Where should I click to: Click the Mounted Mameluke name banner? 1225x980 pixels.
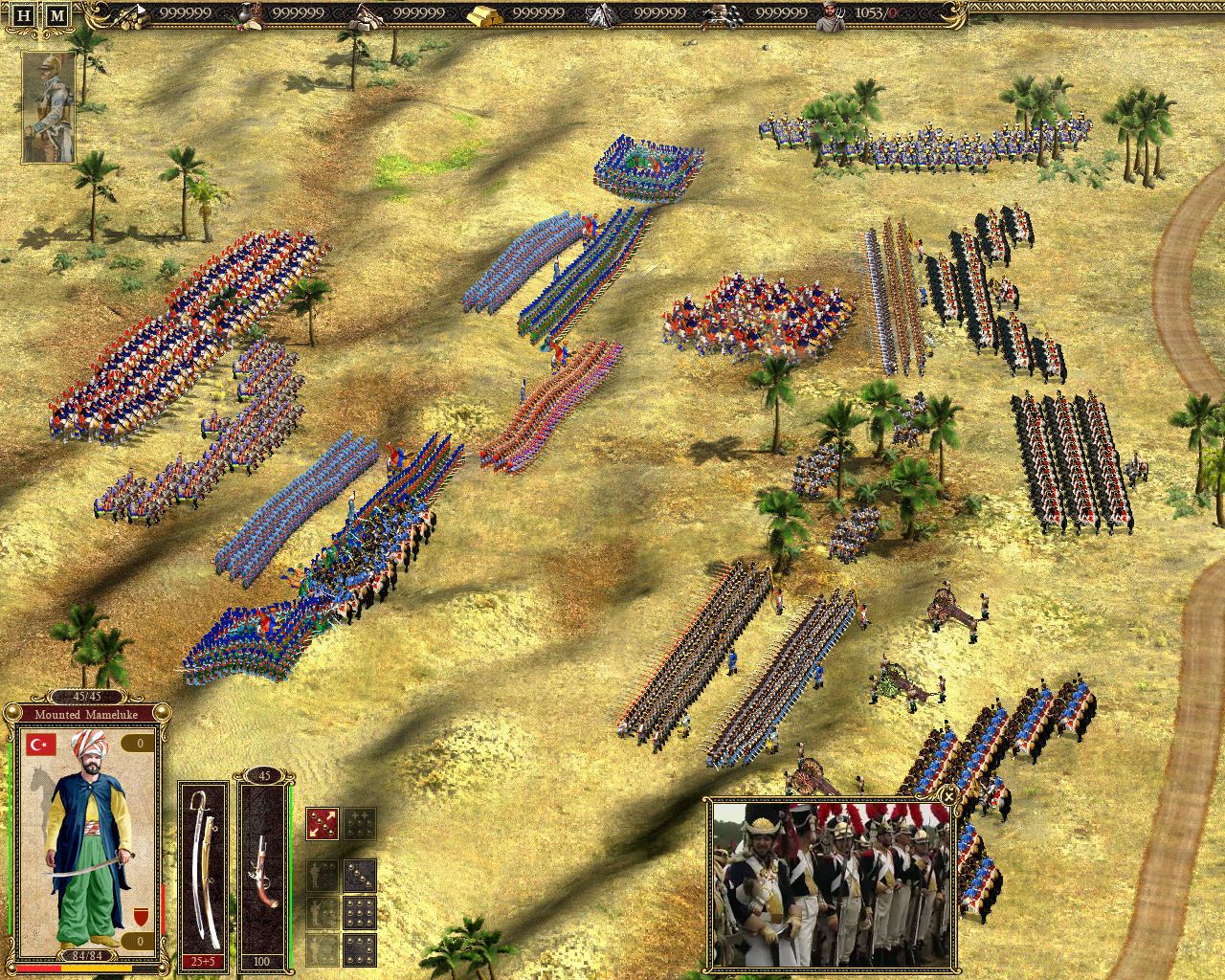point(85,715)
